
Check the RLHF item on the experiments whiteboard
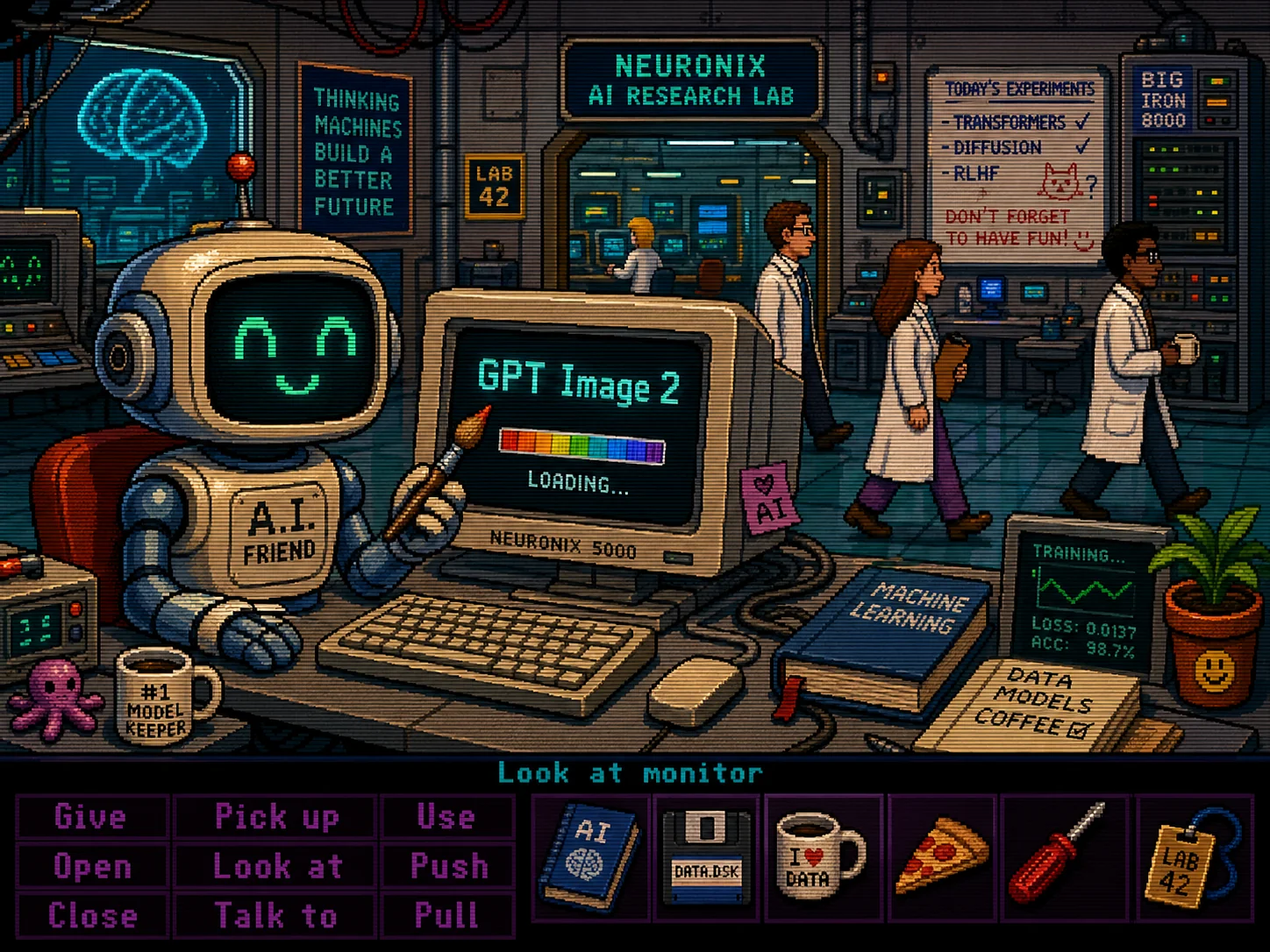(975, 174)
